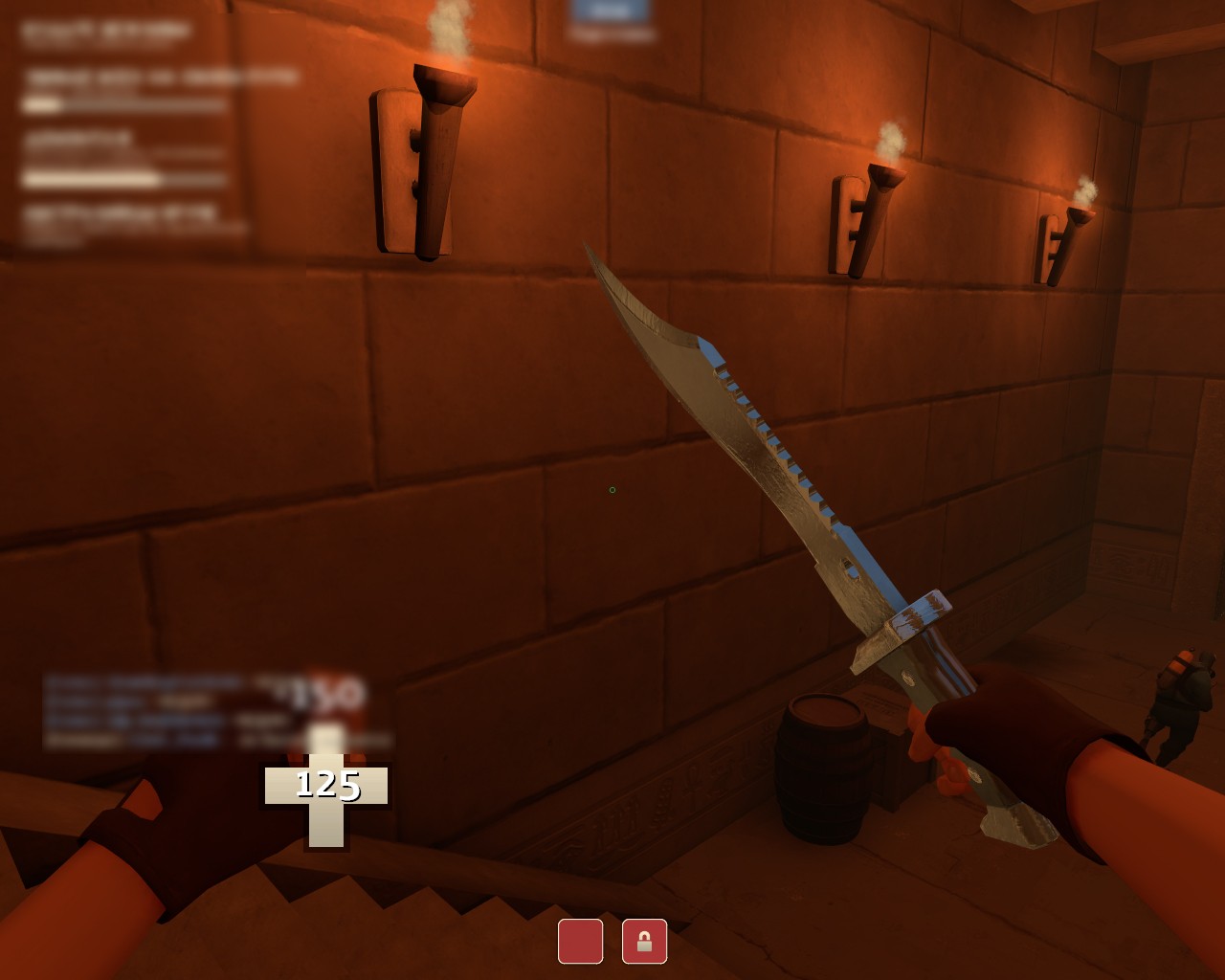Click the lock icon on the HUD
Viewport: 1225px width, 980px height.
click(644, 943)
